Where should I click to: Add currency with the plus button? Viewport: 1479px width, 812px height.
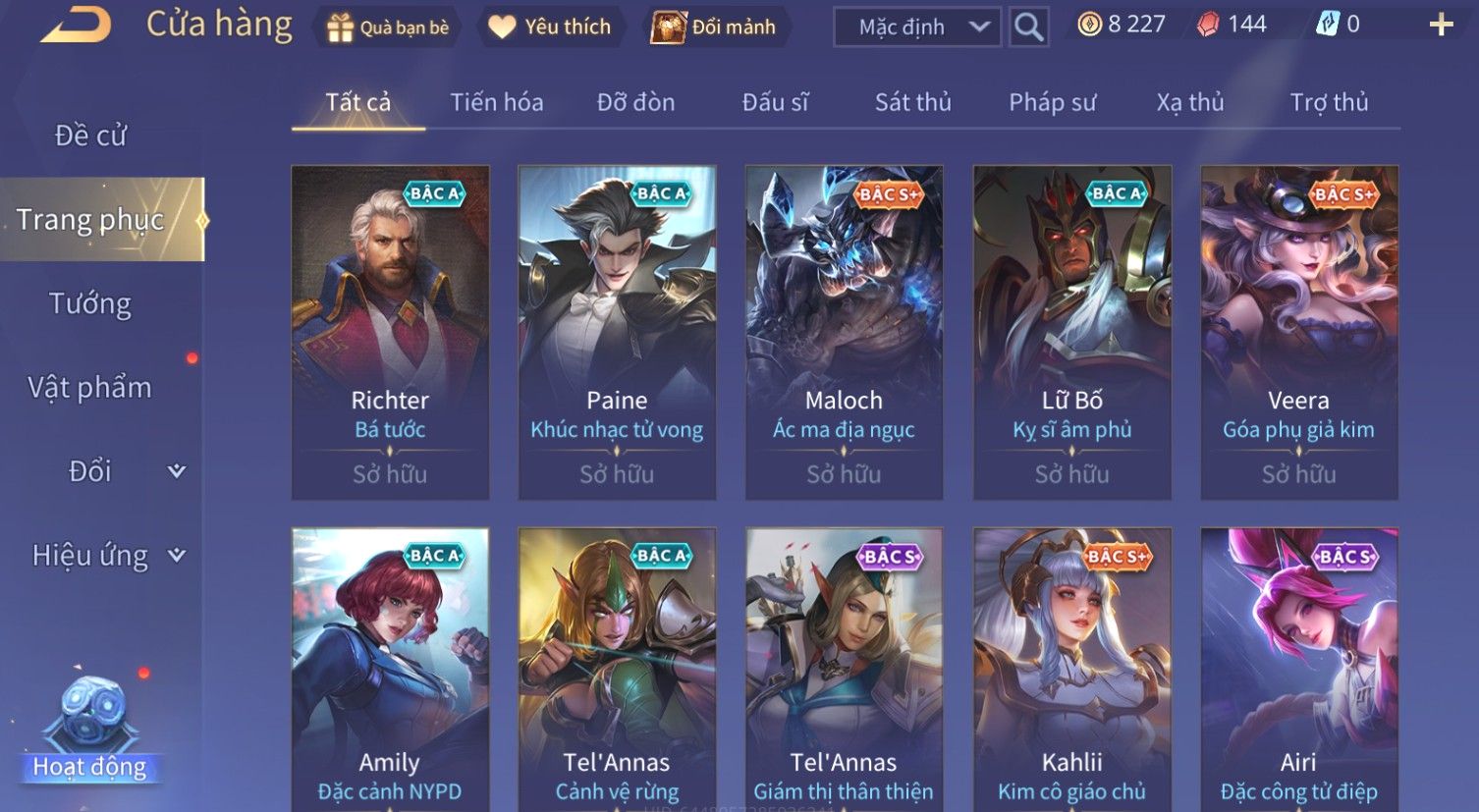click(x=1441, y=26)
